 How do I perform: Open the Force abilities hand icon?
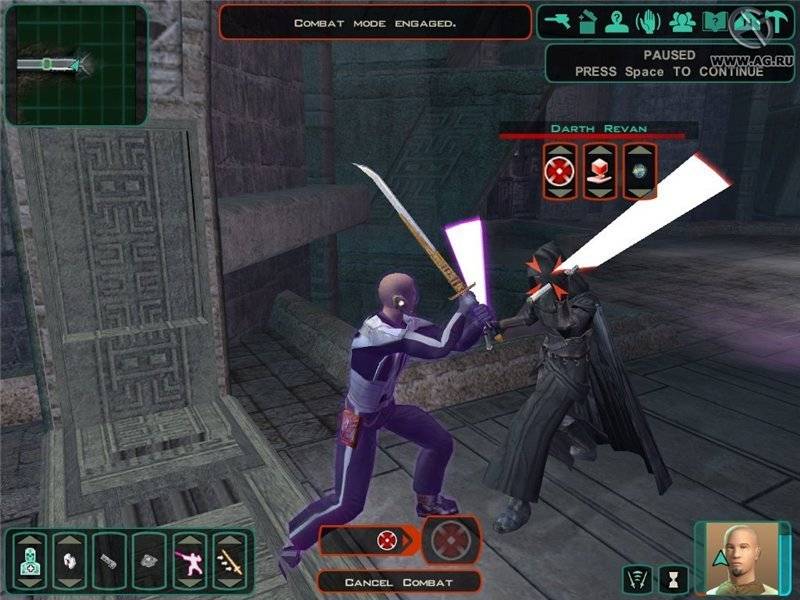(x=650, y=20)
